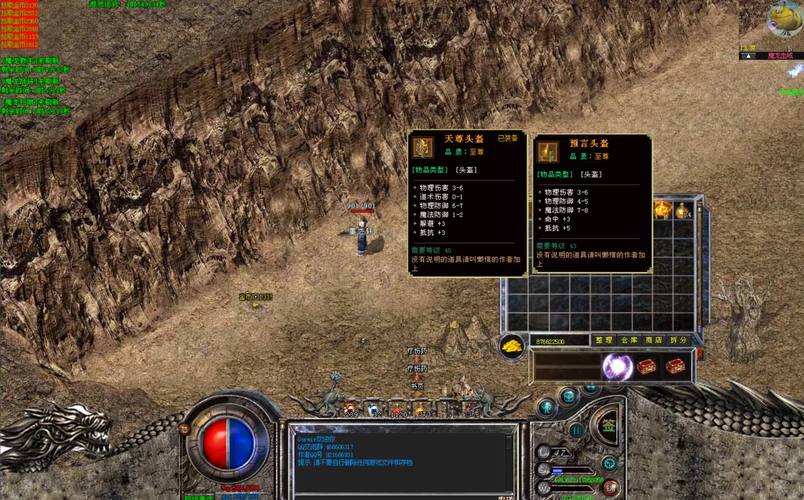Image resolution: width=804 pixels, height=500 pixels.
Task: Click the 拆分 split button
Action: point(680,341)
